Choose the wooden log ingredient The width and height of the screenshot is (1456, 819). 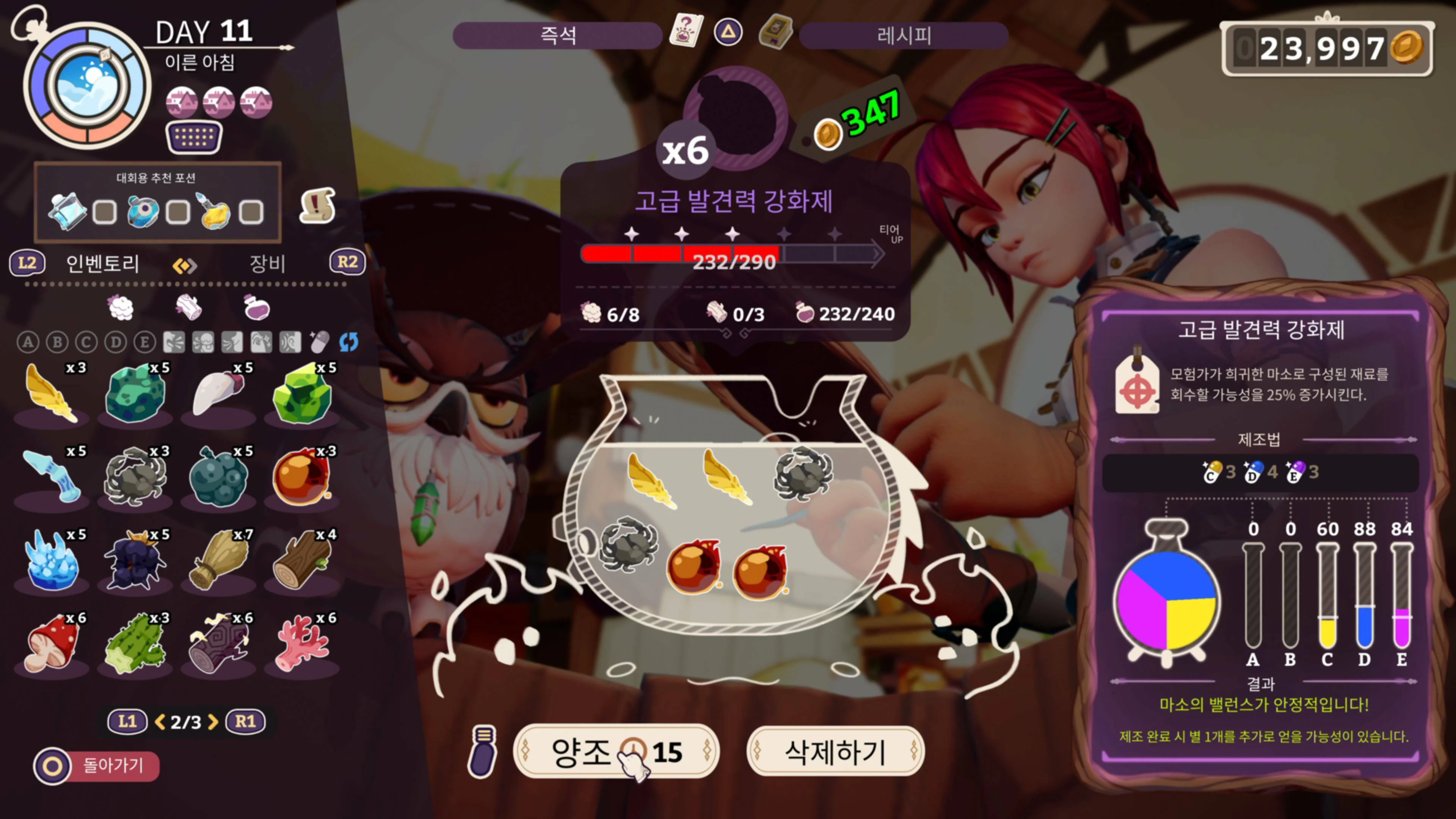301,560
